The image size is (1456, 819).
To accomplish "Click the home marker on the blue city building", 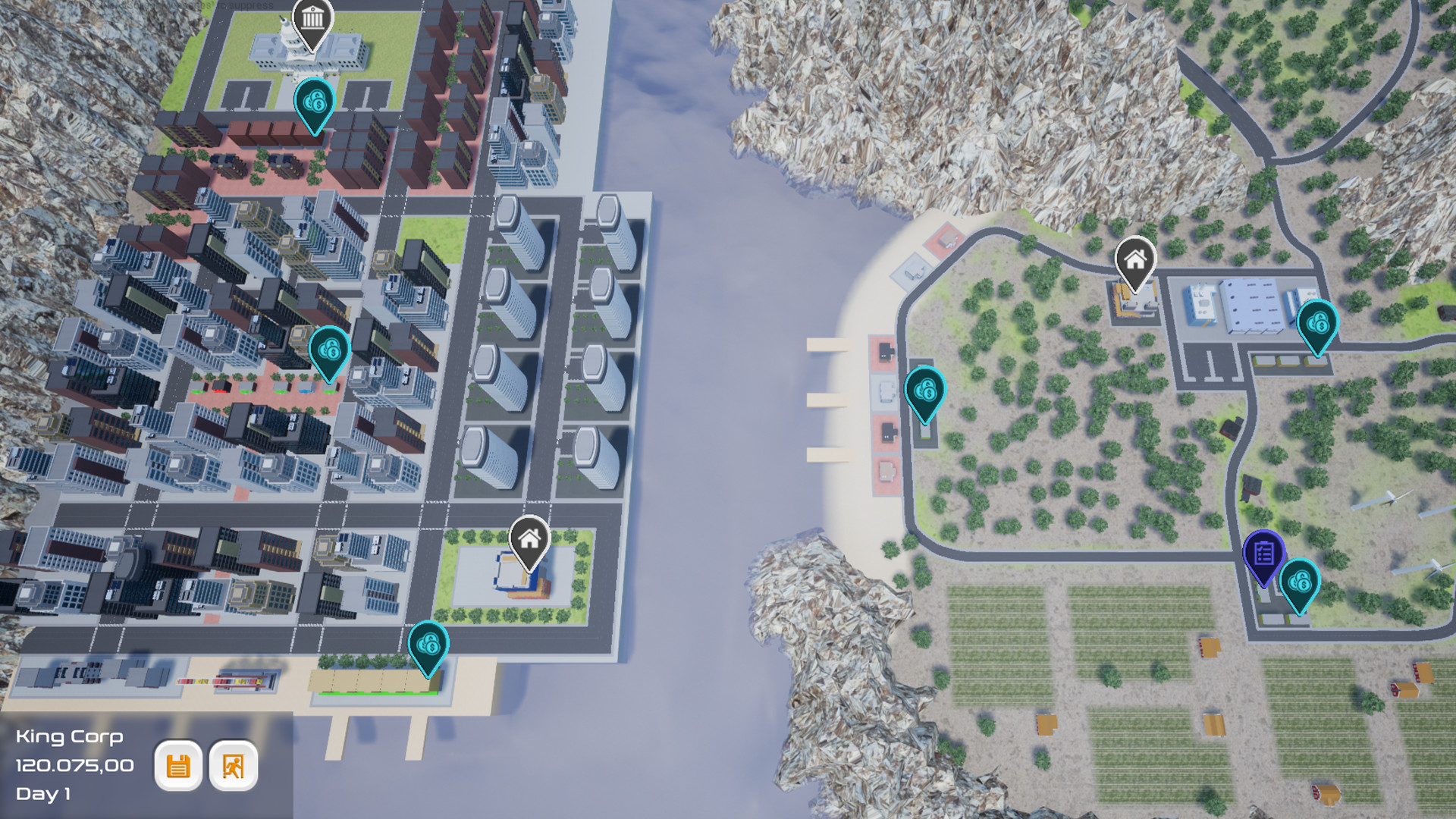I will tap(529, 540).
